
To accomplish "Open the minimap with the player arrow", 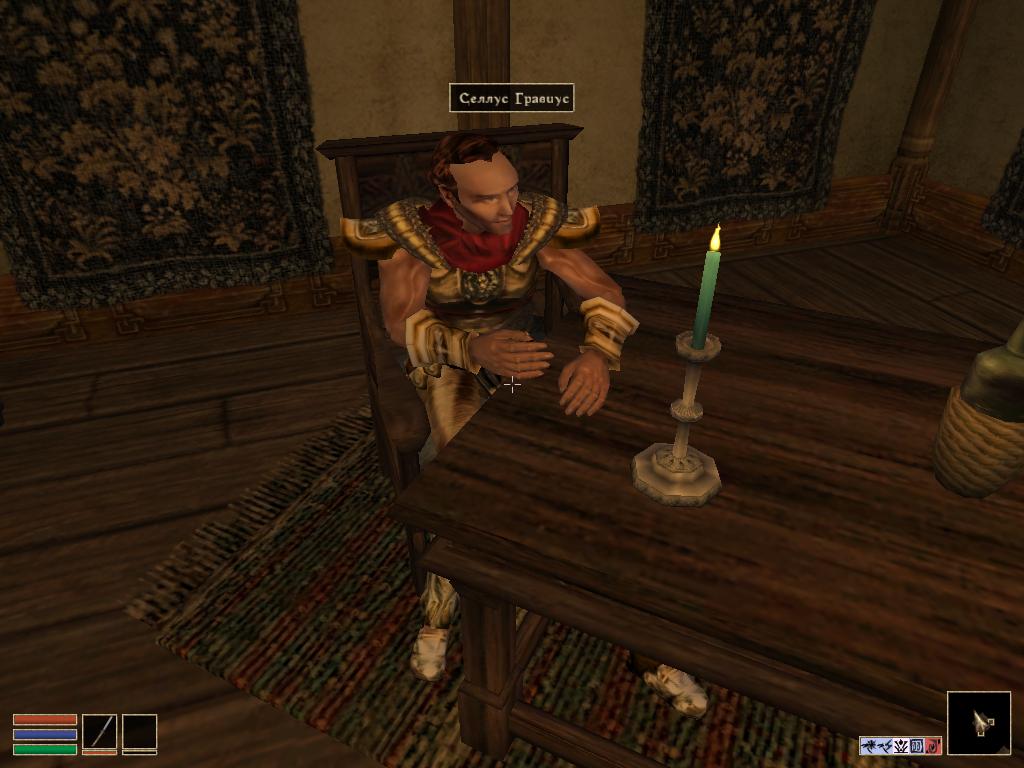I will click(x=978, y=723).
